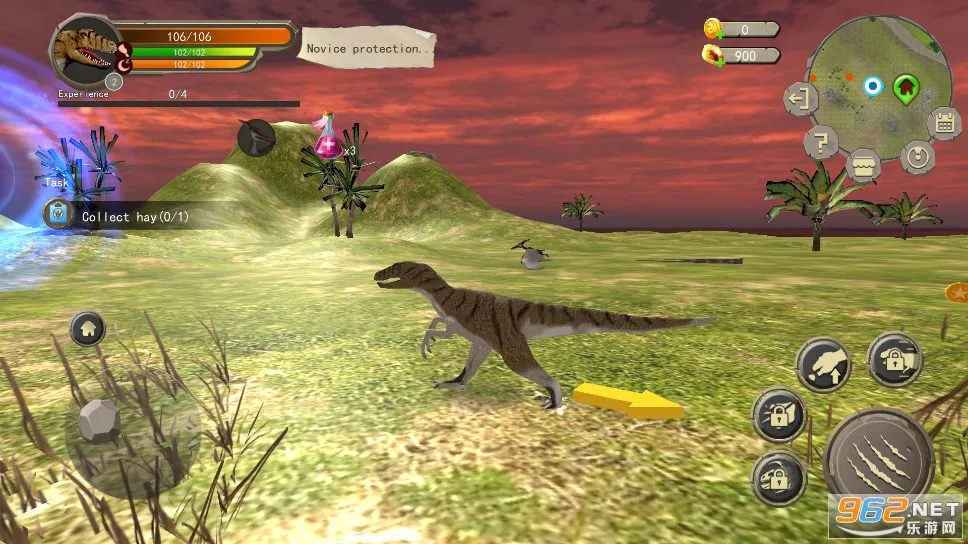
Task: Open the calendar daily rewards button
Action: tap(943, 123)
